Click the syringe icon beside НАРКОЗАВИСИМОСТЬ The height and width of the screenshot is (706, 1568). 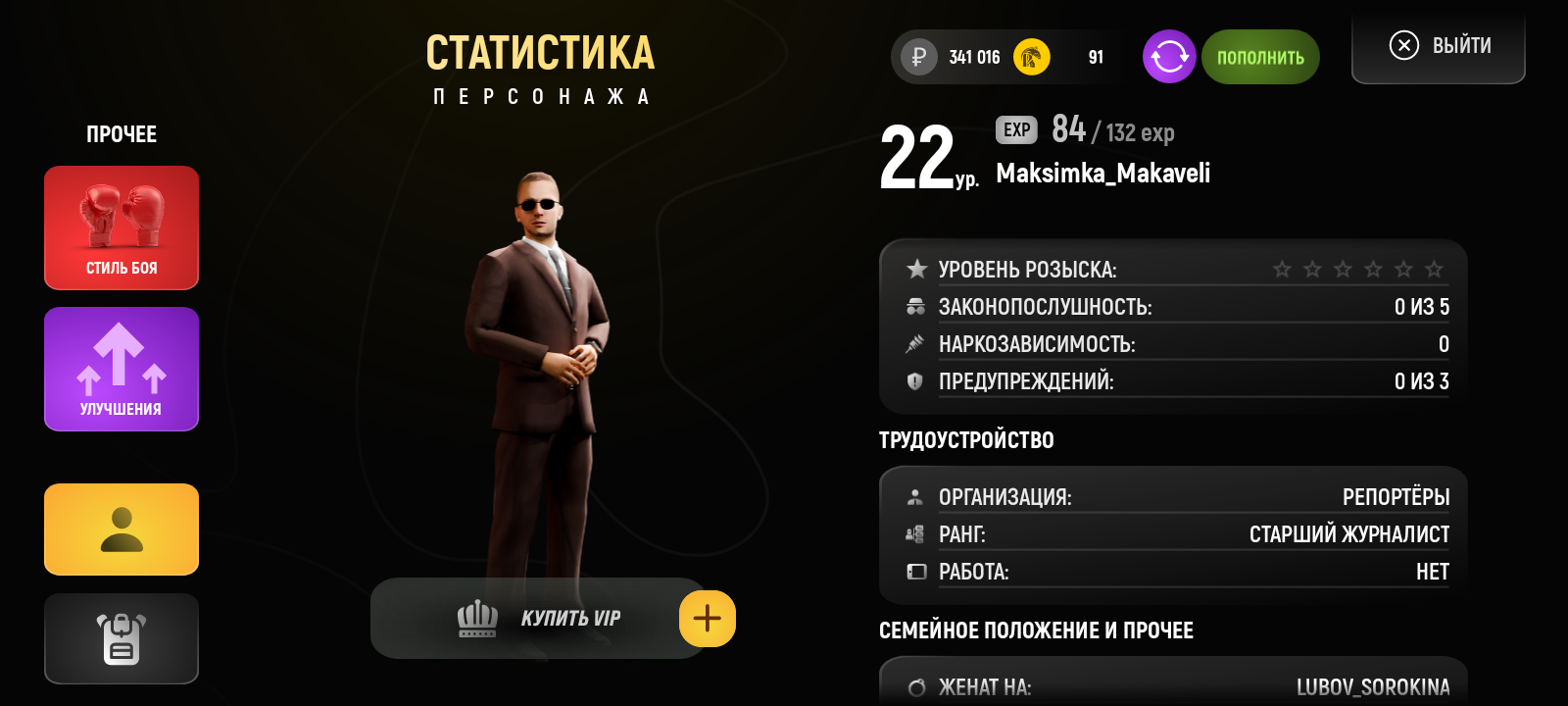[916, 343]
